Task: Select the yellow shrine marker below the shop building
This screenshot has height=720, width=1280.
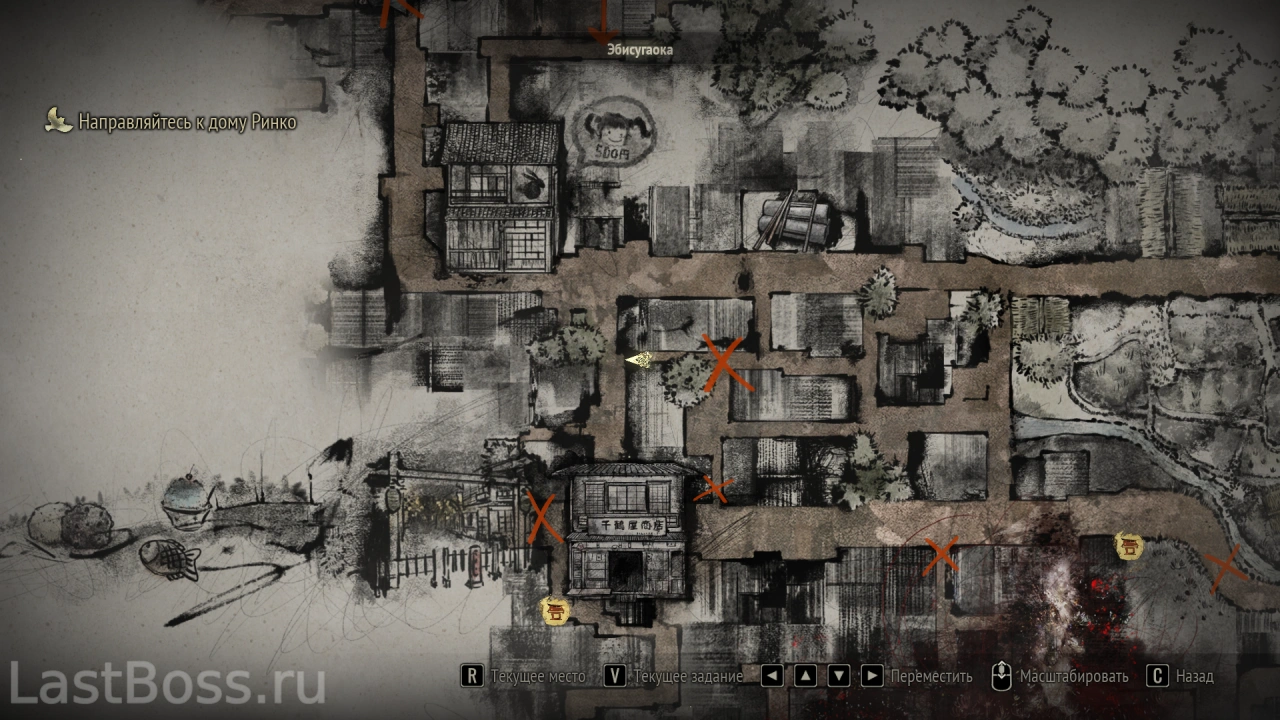Action: click(x=553, y=610)
